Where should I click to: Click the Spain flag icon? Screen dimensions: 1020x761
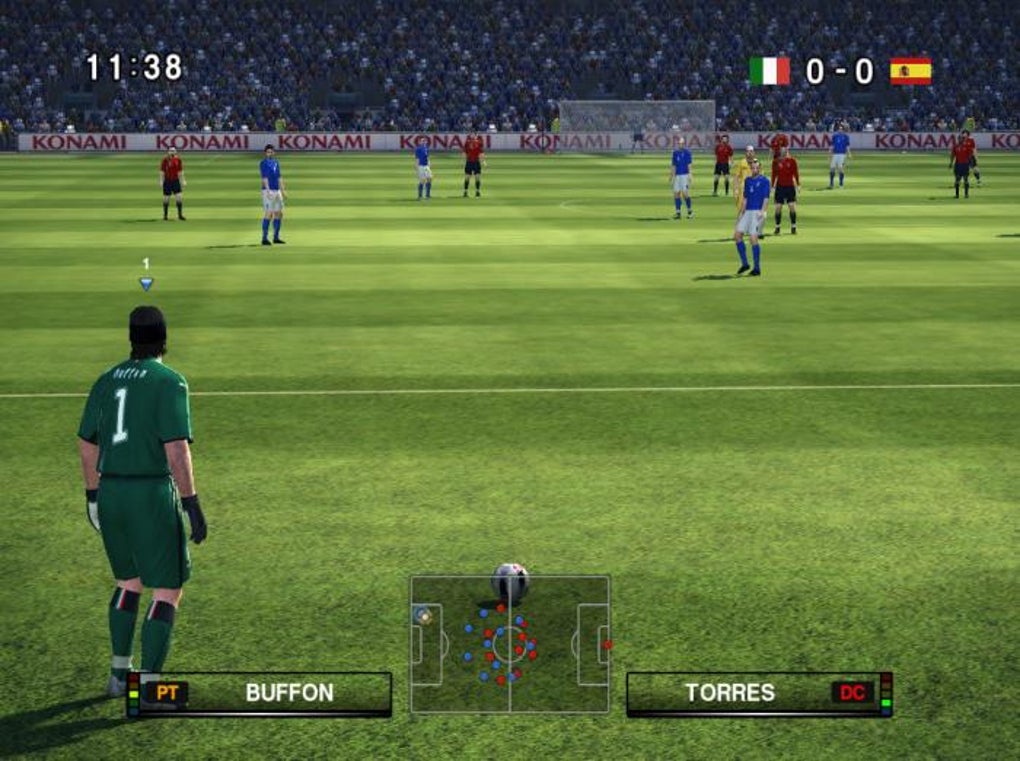pos(910,71)
